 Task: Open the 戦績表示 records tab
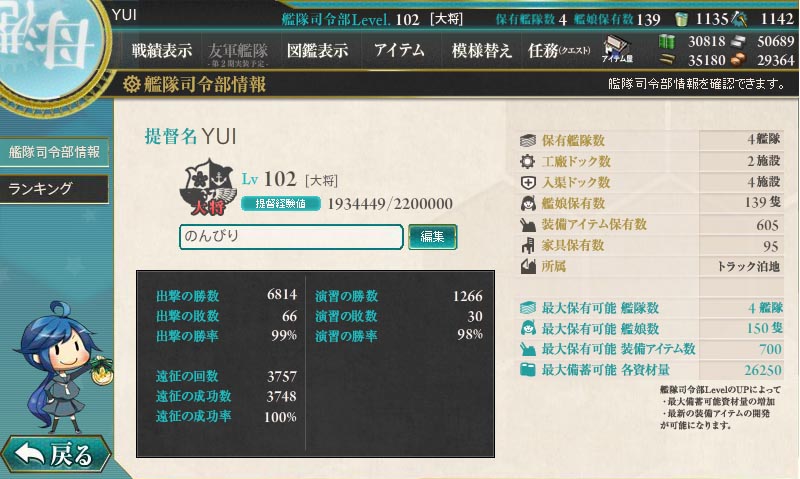click(x=162, y=50)
